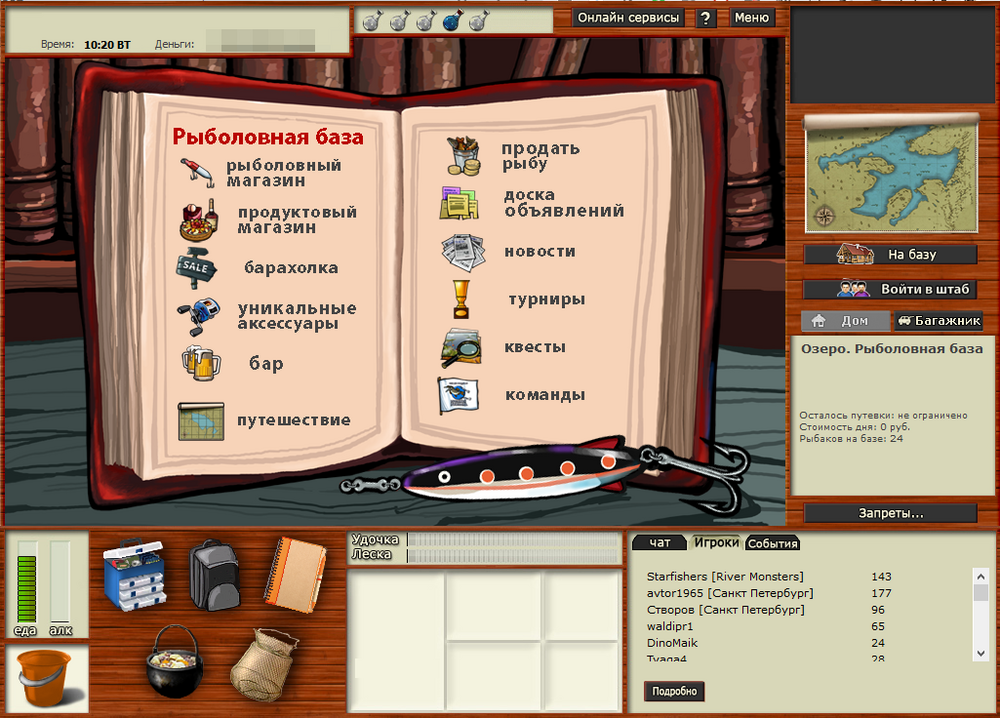
Task: Open the рыболовный магазин menu entry
Action: tap(283, 173)
